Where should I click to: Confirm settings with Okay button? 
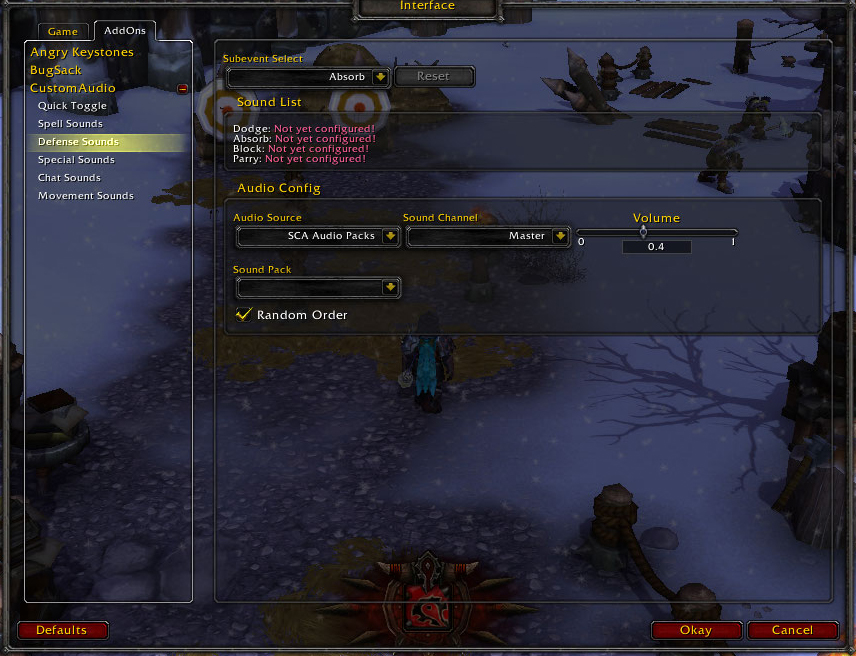coord(696,630)
